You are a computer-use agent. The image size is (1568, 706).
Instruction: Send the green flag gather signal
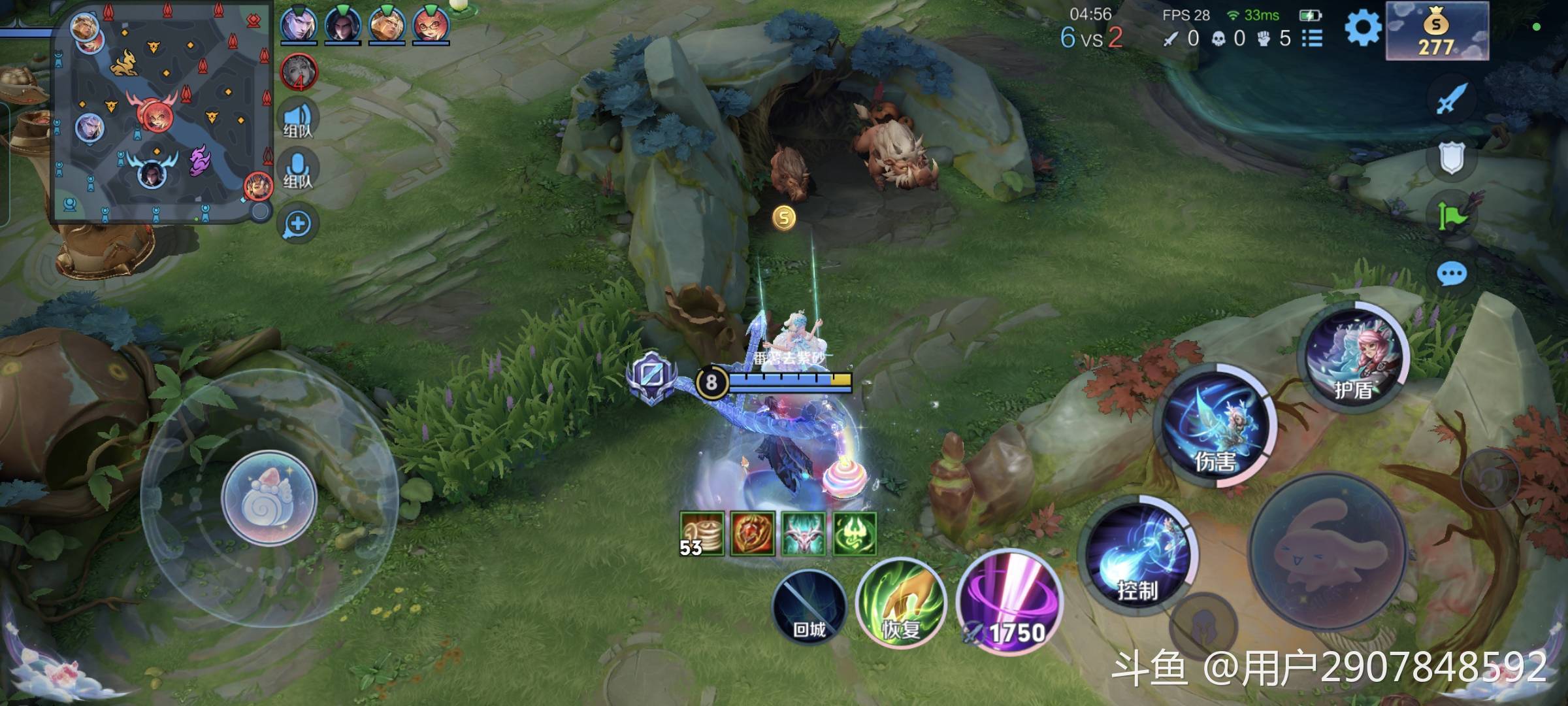pos(1452,214)
